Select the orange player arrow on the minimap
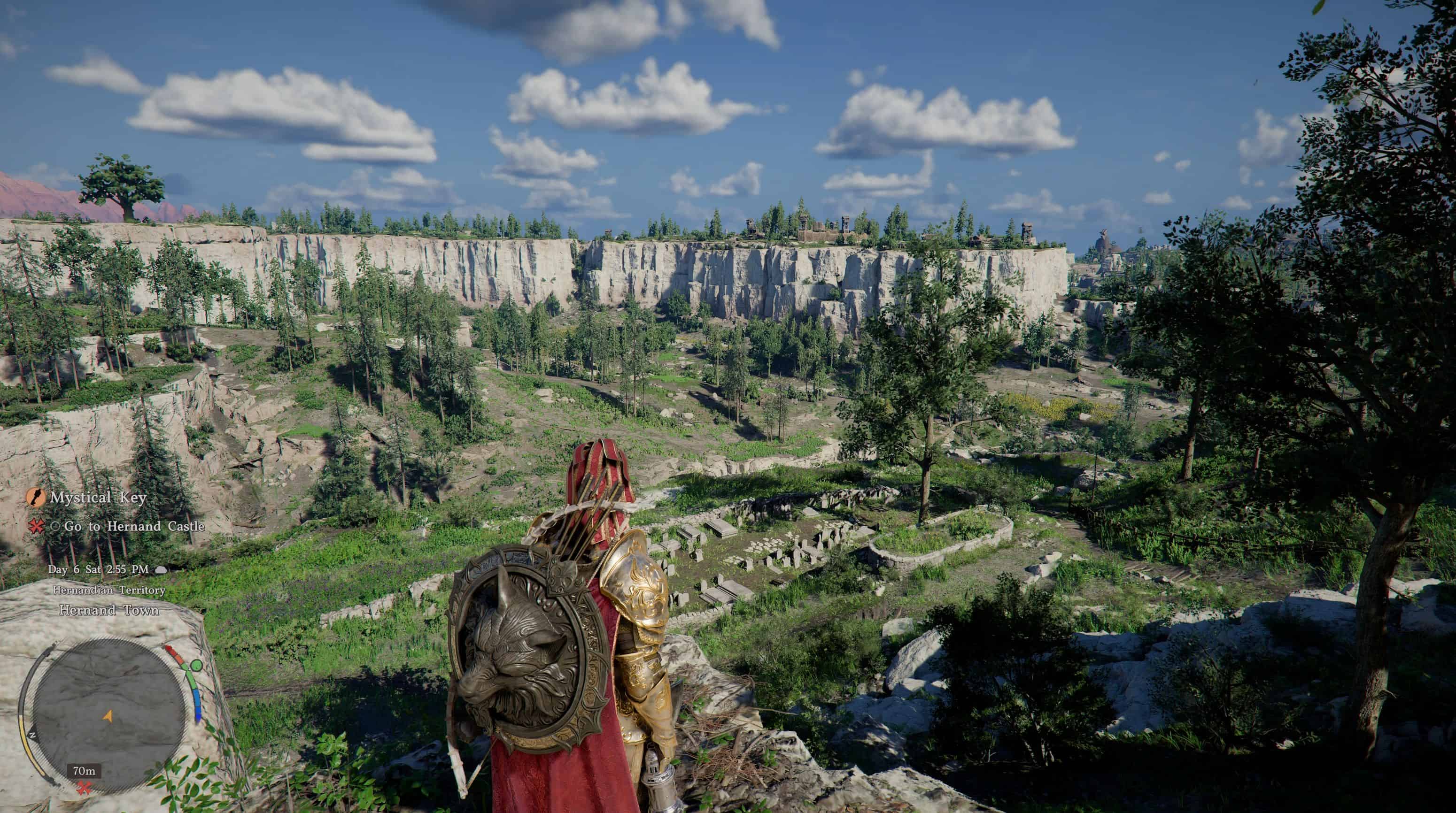The width and height of the screenshot is (1456, 813). click(x=108, y=716)
